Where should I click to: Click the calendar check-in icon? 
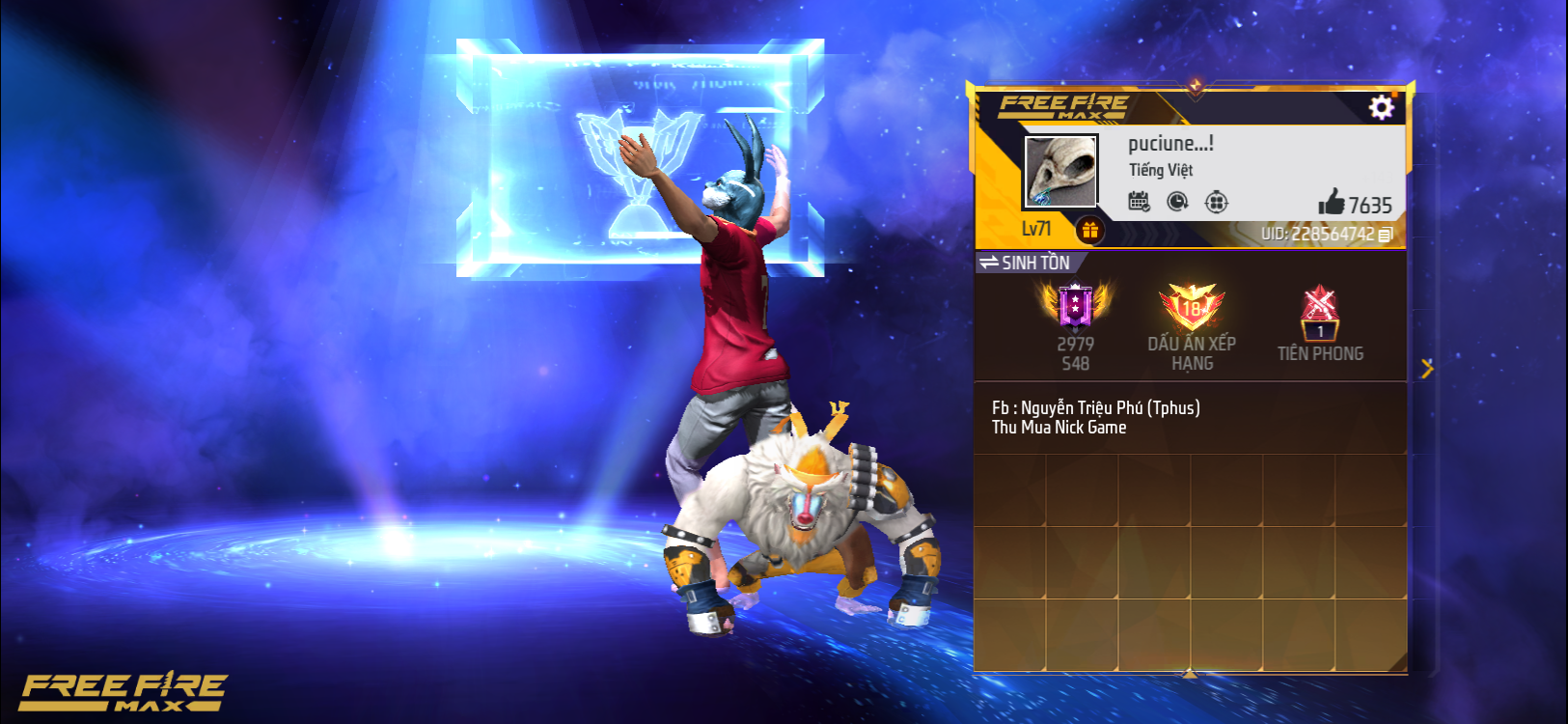[x=1139, y=201]
